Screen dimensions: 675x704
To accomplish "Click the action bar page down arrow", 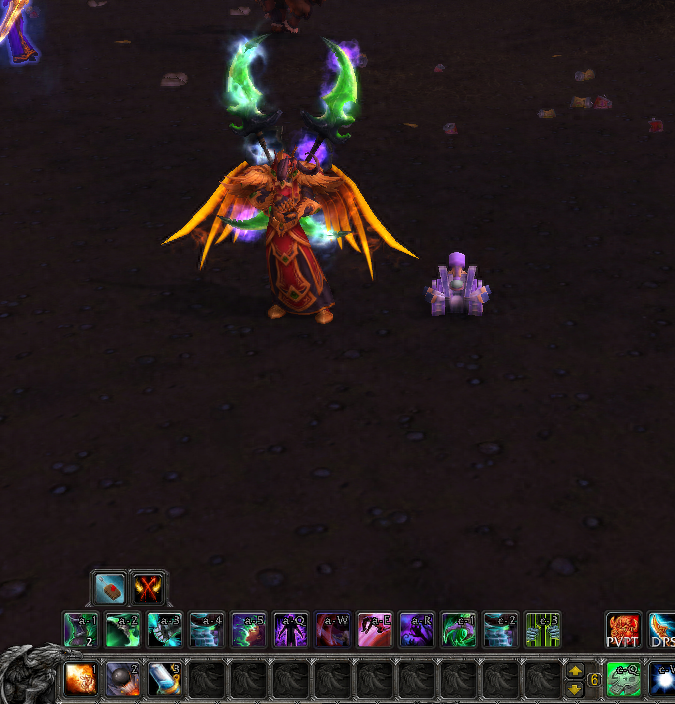I will 574,689.
